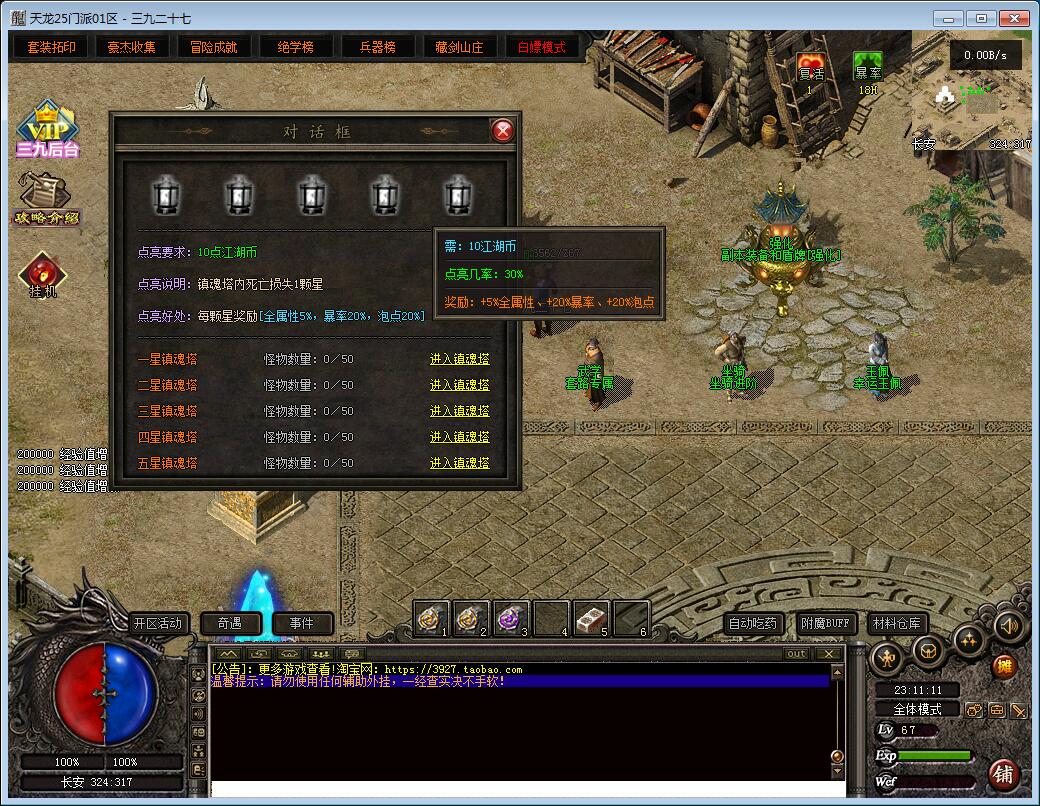Screen dimensions: 1040x806
Task: Open 藏剑山庄 from the top bar
Action: point(459,47)
